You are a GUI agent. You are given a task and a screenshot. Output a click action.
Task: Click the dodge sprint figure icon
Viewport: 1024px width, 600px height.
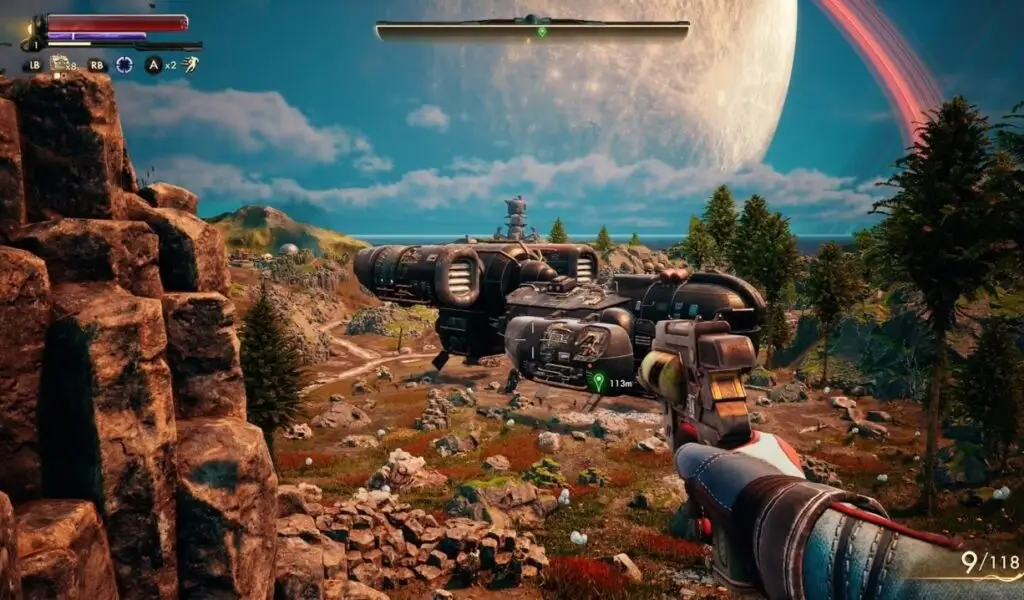click(x=190, y=65)
